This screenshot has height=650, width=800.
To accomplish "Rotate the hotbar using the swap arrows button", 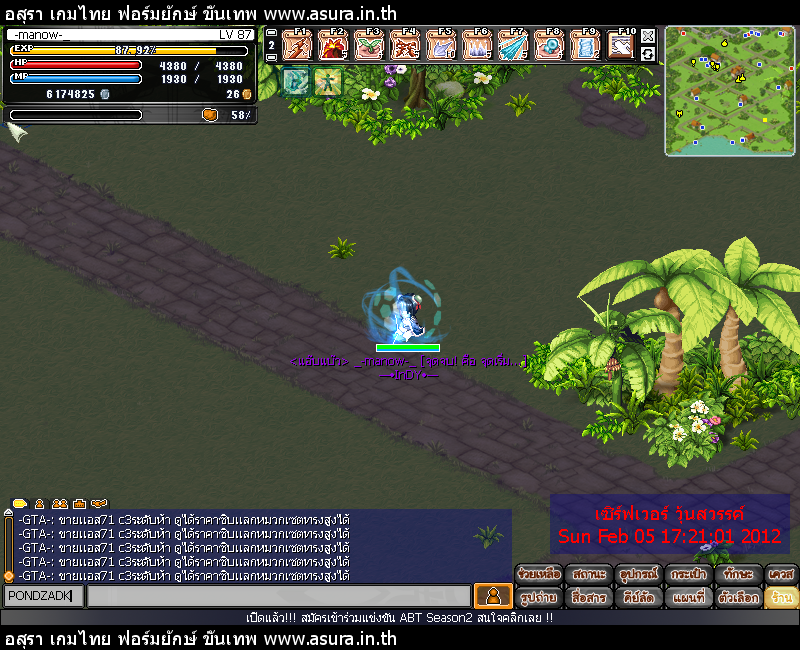I will tap(648, 54).
